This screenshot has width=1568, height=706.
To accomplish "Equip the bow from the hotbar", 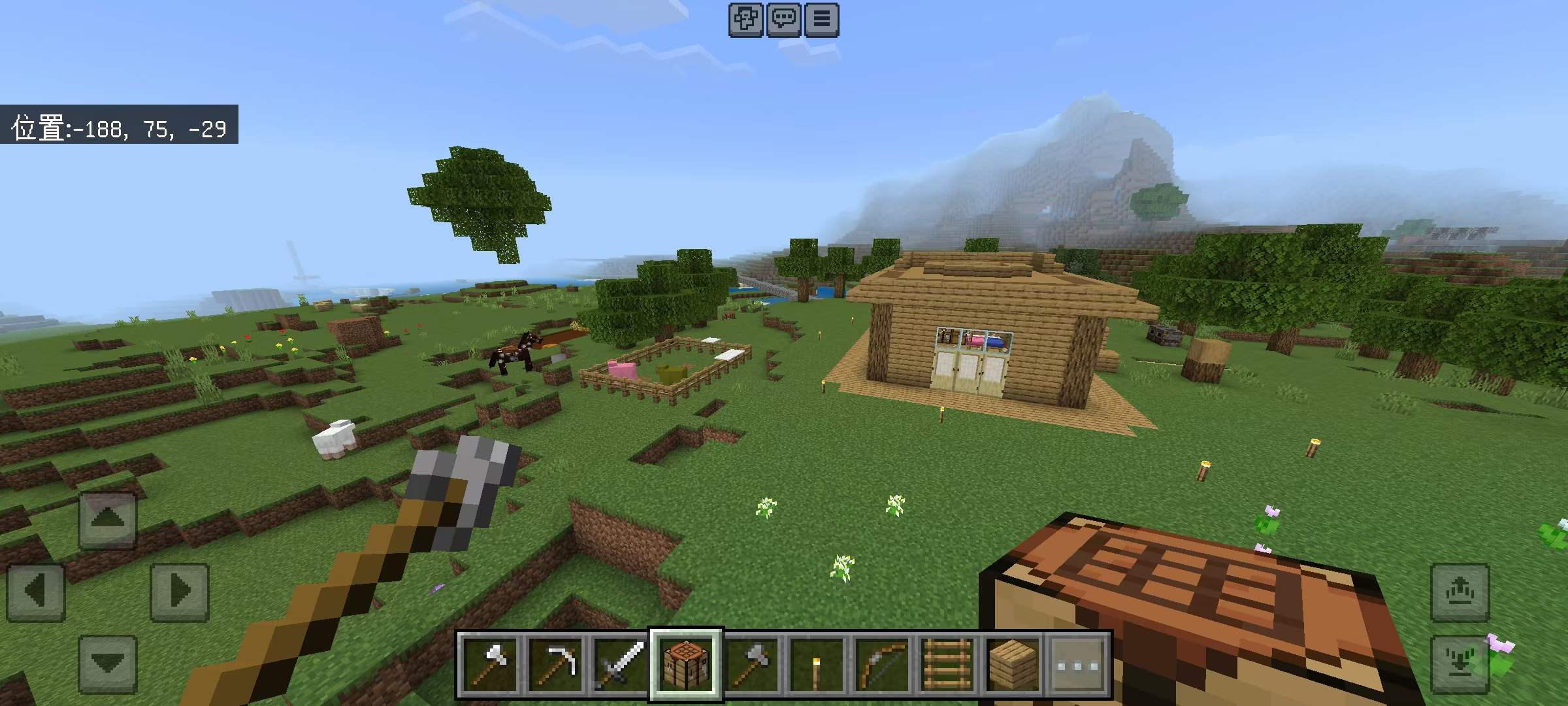I will (x=882, y=665).
